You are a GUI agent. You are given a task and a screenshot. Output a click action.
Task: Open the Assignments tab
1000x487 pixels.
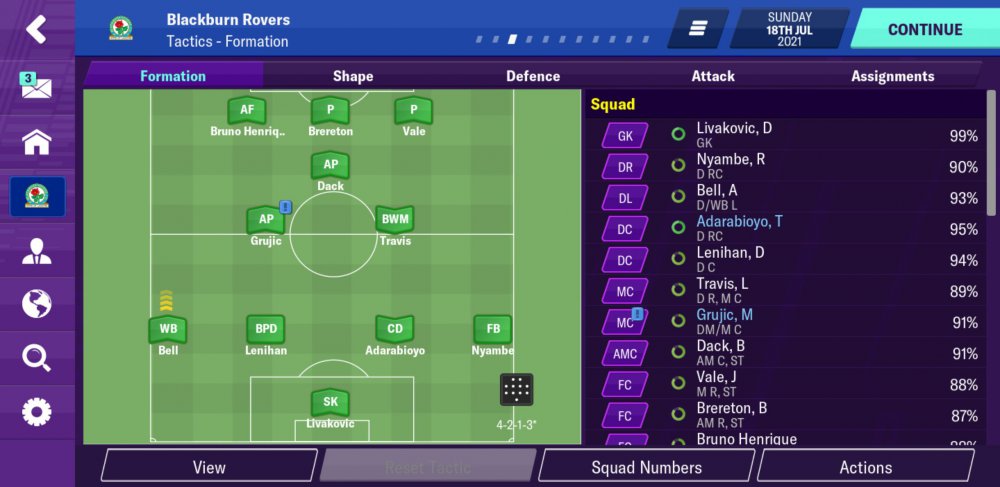892,76
